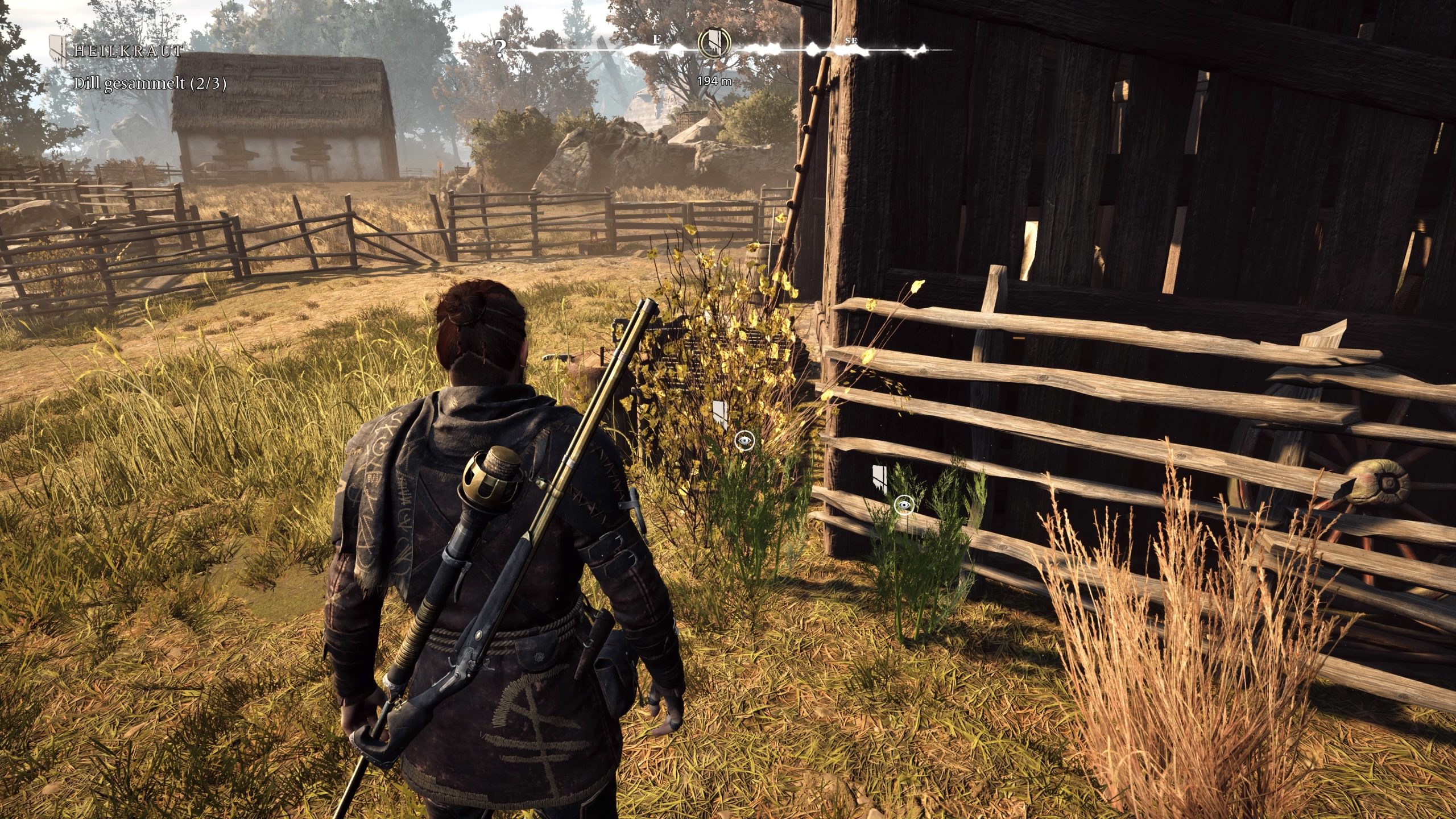Click the question mark compass marker
Image resolution: width=1456 pixels, height=819 pixels.
500,50
